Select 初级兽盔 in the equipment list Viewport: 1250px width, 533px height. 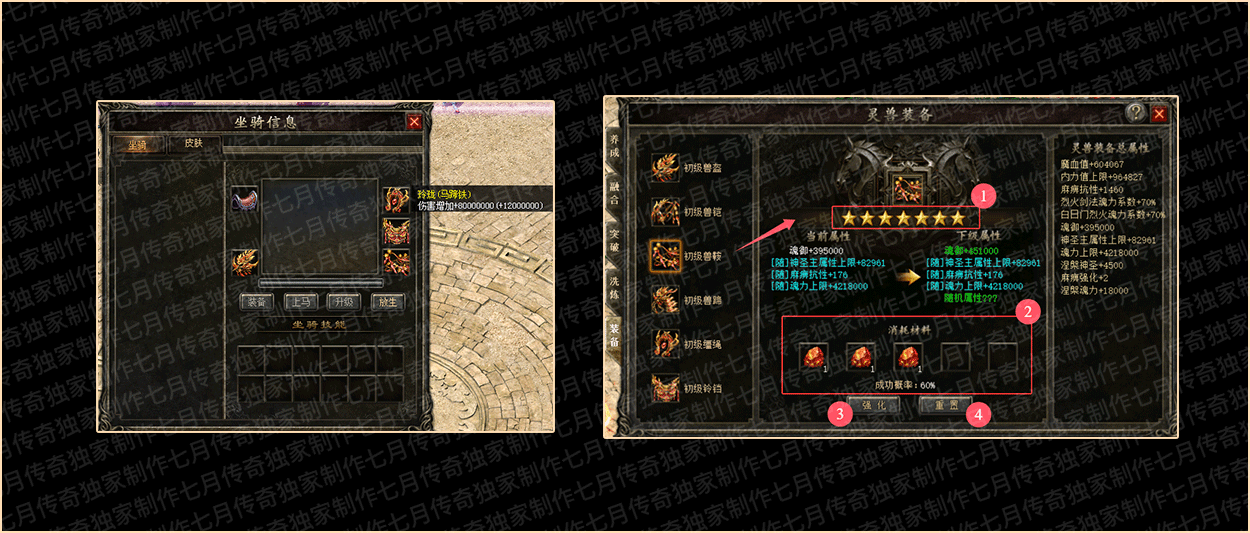pos(690,168)
